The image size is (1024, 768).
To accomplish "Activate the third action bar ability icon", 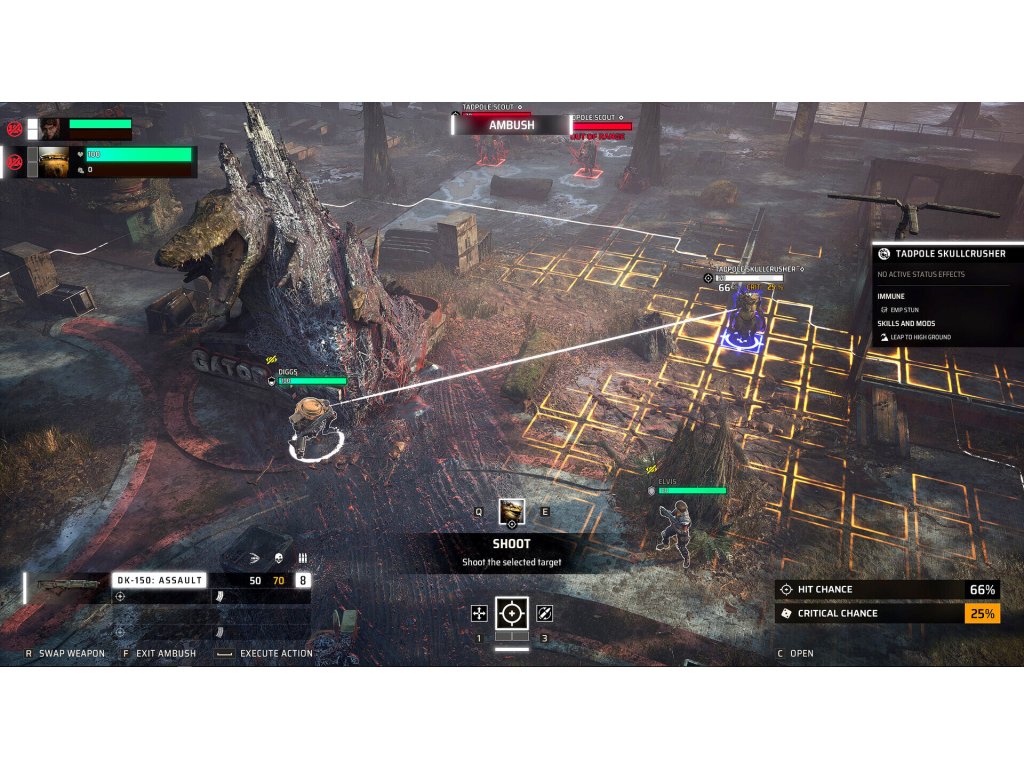I will tap(545, 614).
